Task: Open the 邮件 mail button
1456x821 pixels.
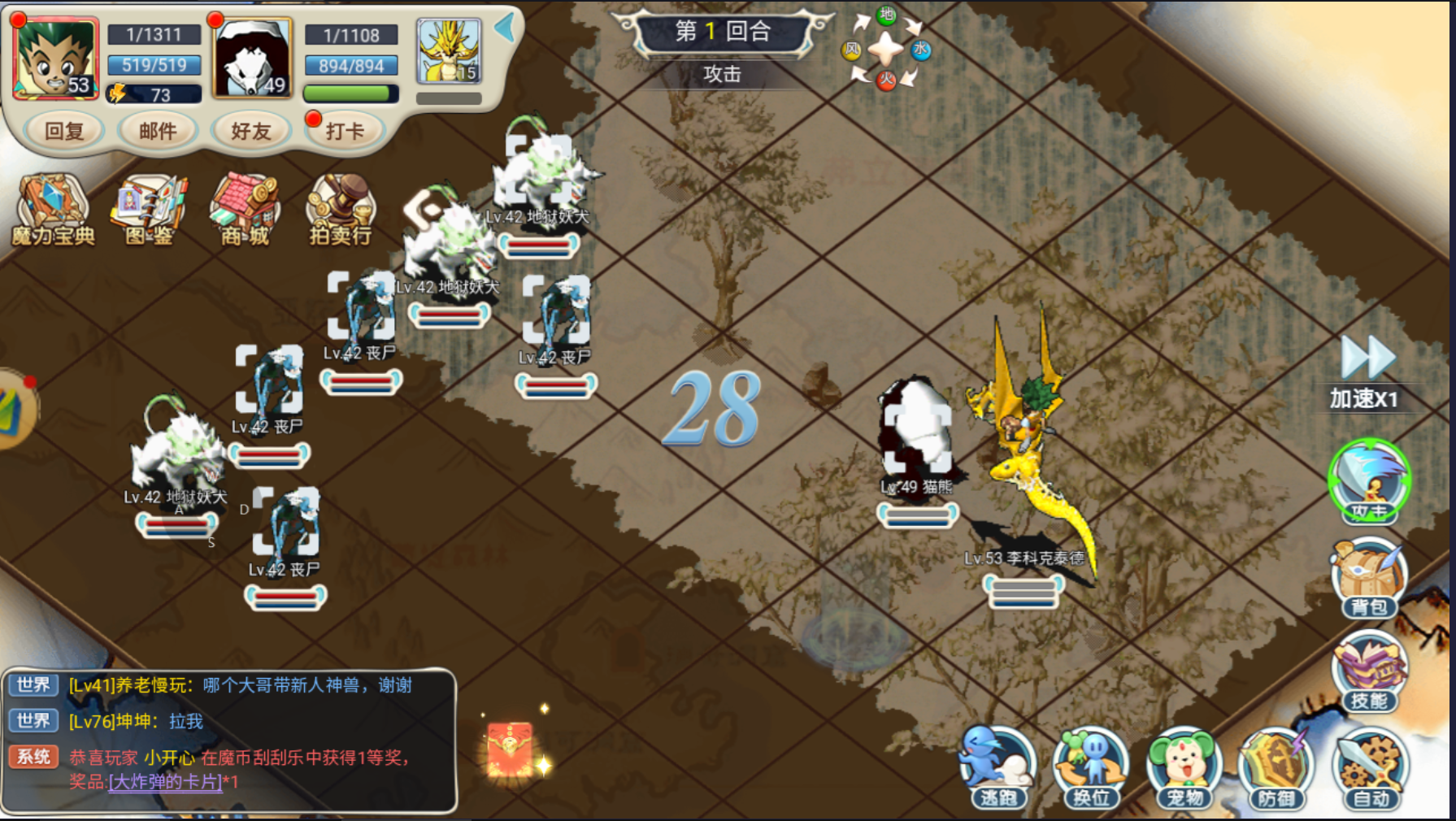Action: pos(157,131)
